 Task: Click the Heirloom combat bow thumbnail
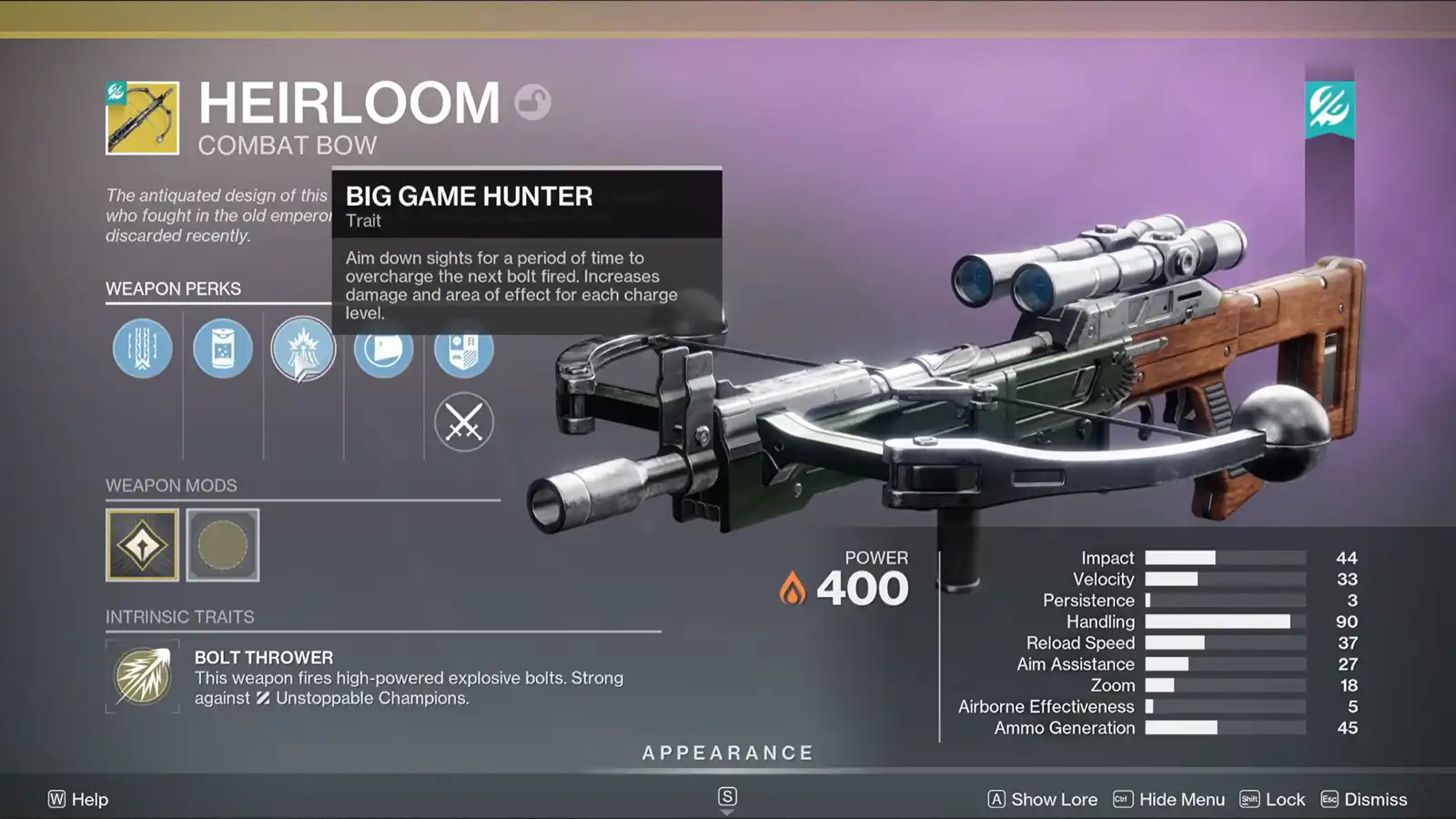click(143, 120)
